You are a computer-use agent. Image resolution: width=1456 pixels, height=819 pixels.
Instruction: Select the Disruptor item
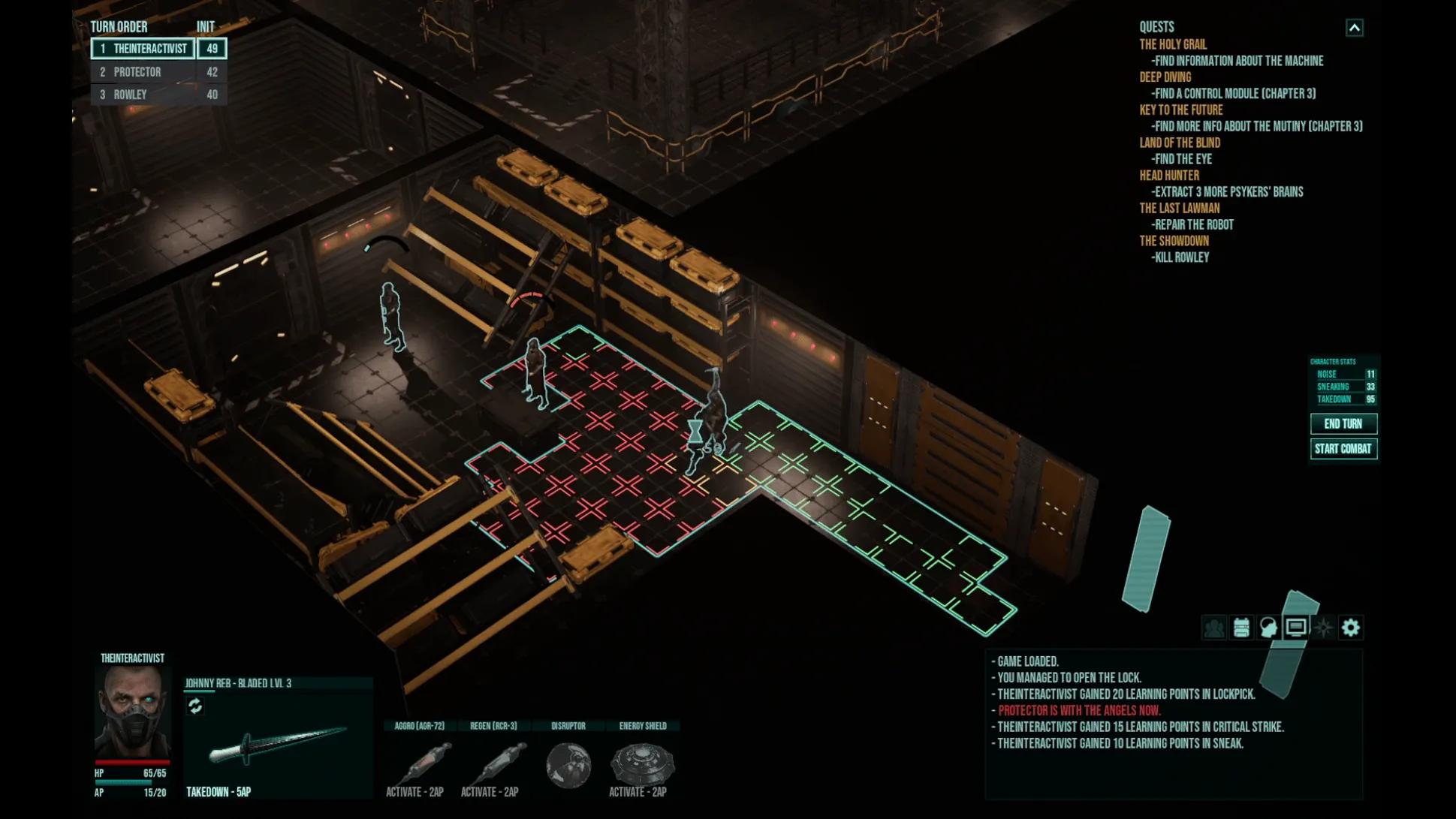[x=568, y=765]
